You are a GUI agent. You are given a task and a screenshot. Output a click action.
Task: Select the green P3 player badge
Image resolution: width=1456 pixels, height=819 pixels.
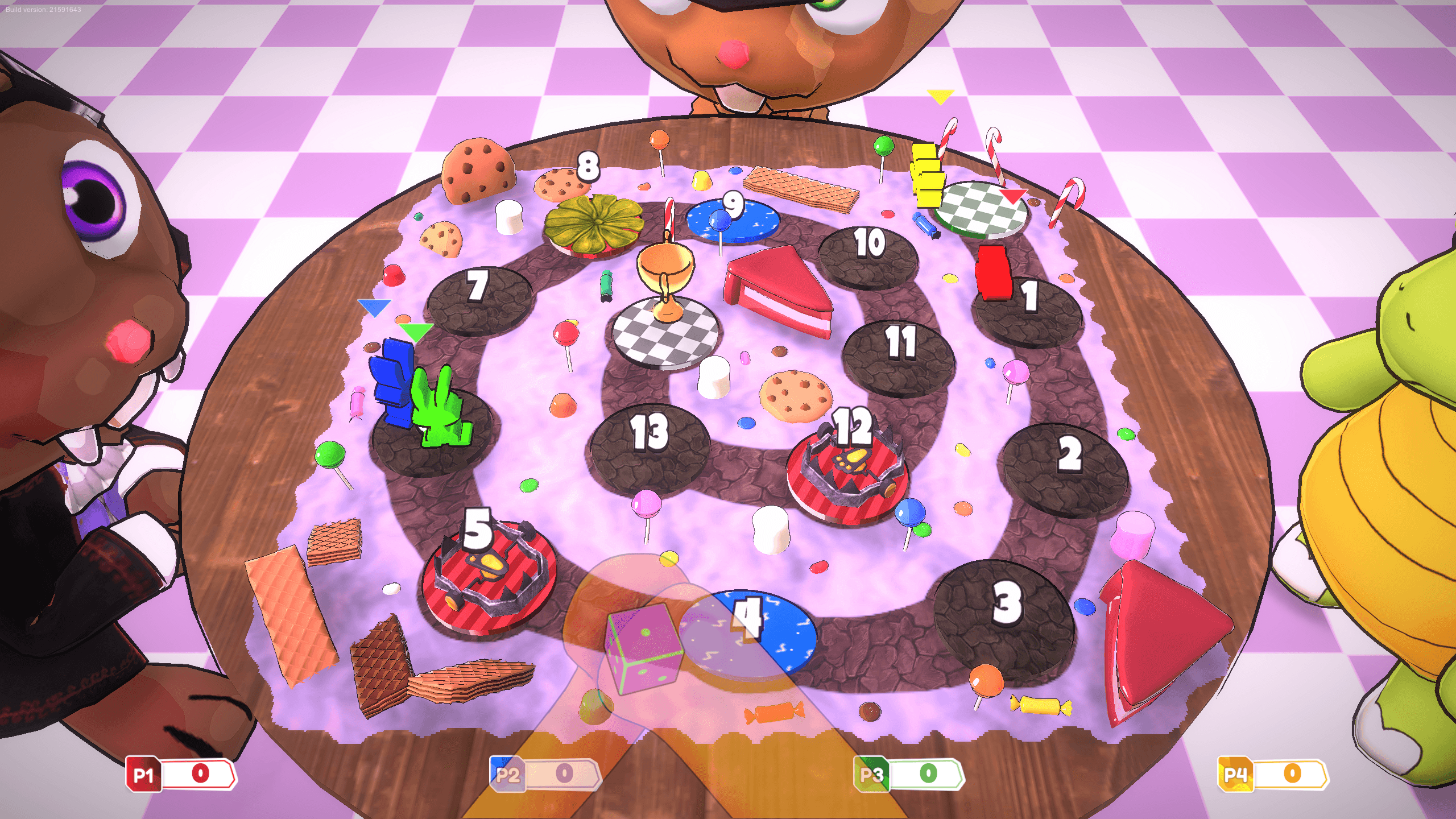point(871,775)
